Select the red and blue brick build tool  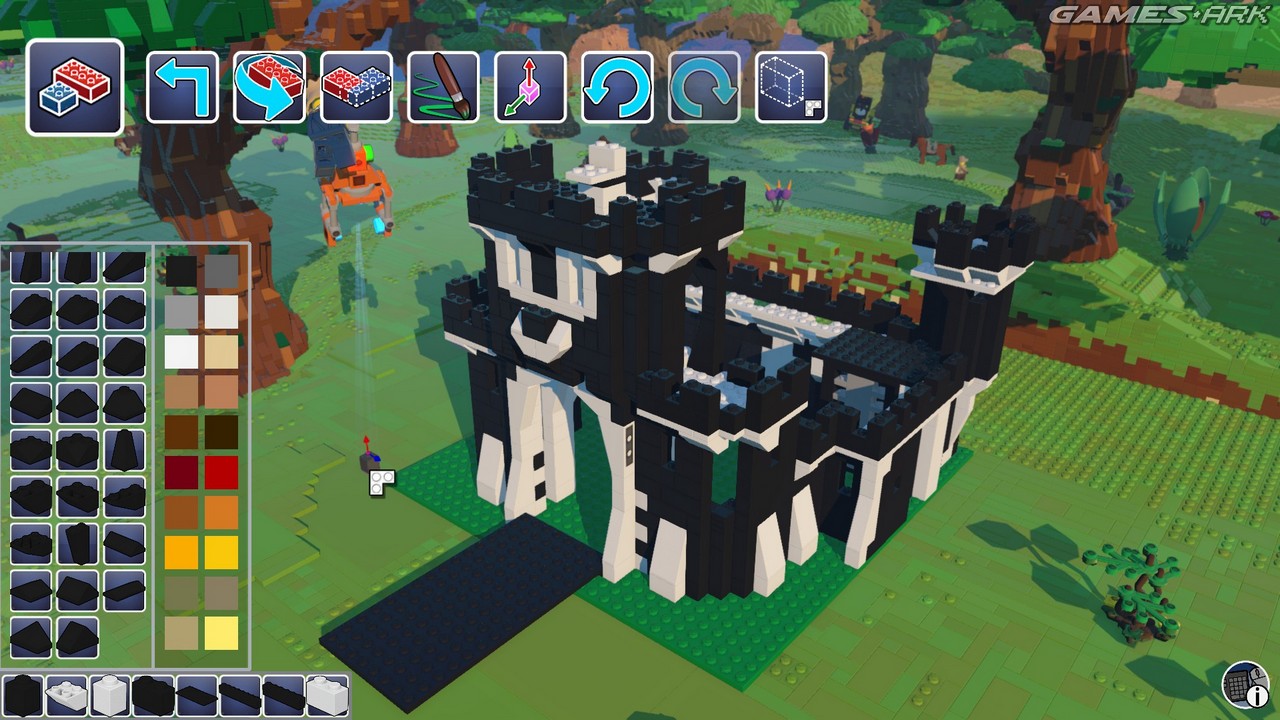click(75, 87)
